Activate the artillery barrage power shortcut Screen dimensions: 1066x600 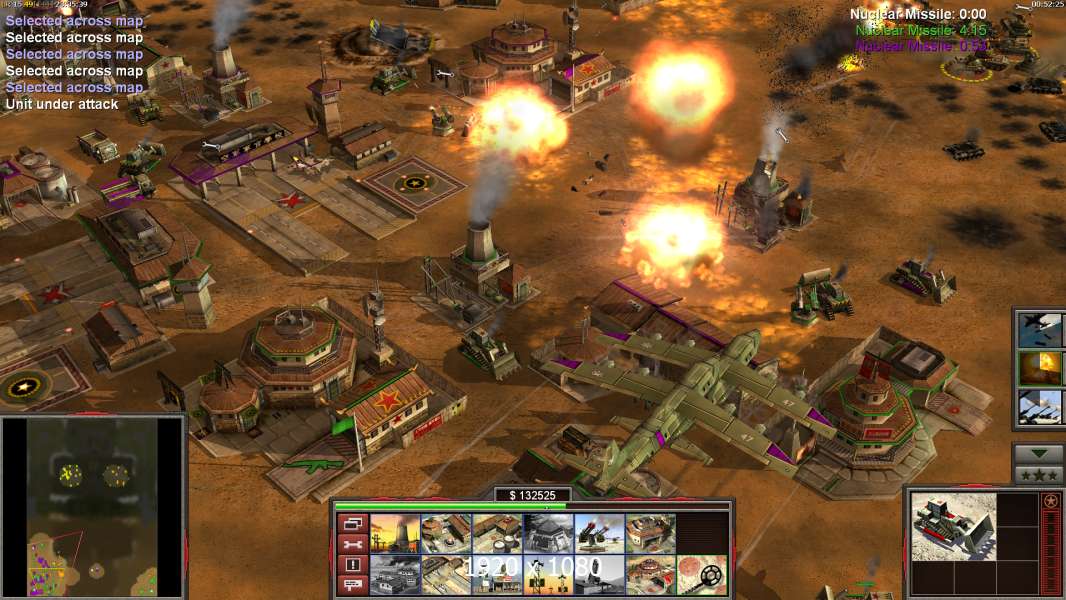point(1039,407)
